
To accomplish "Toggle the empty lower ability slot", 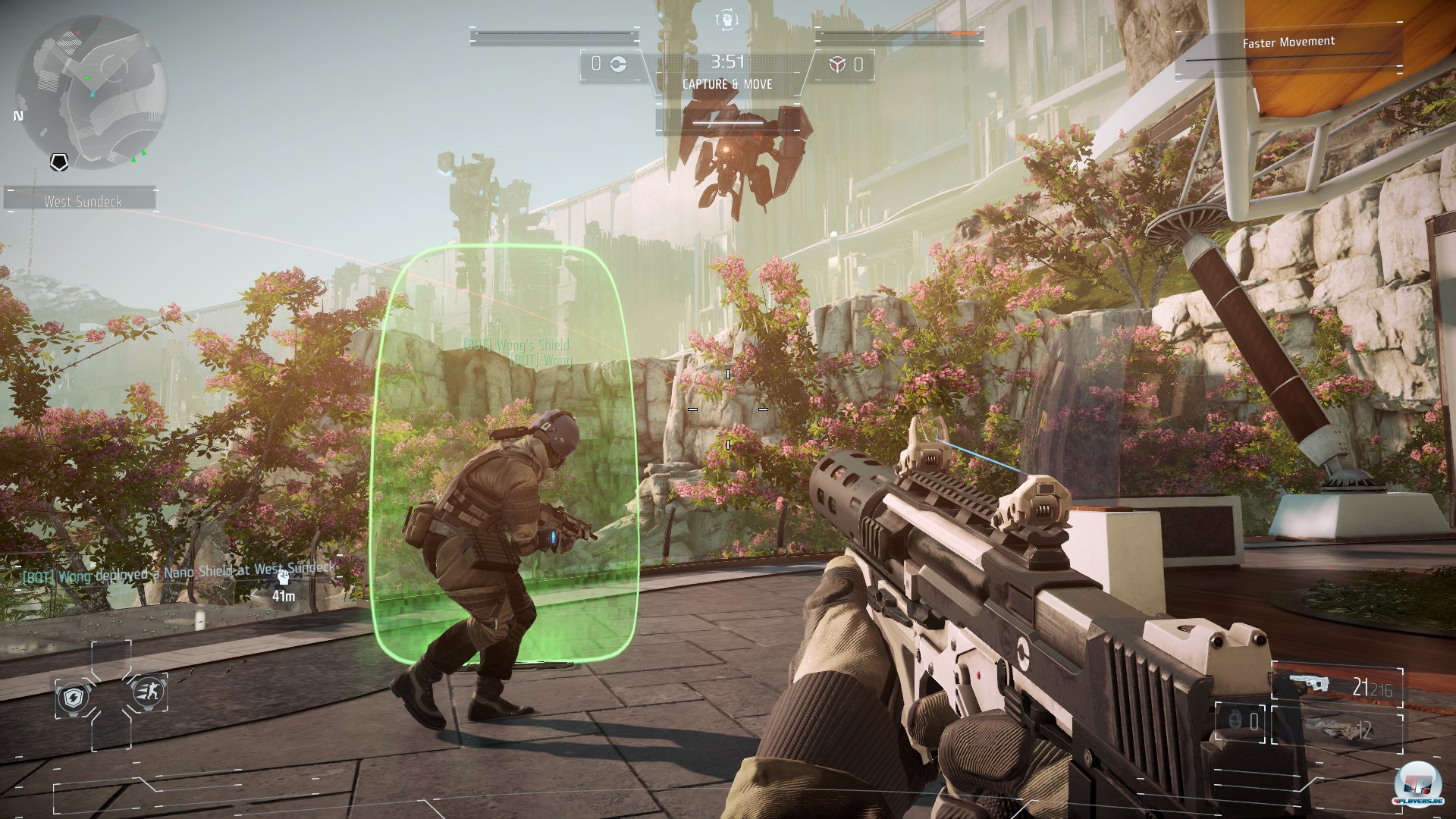I will tap(111, 737).
